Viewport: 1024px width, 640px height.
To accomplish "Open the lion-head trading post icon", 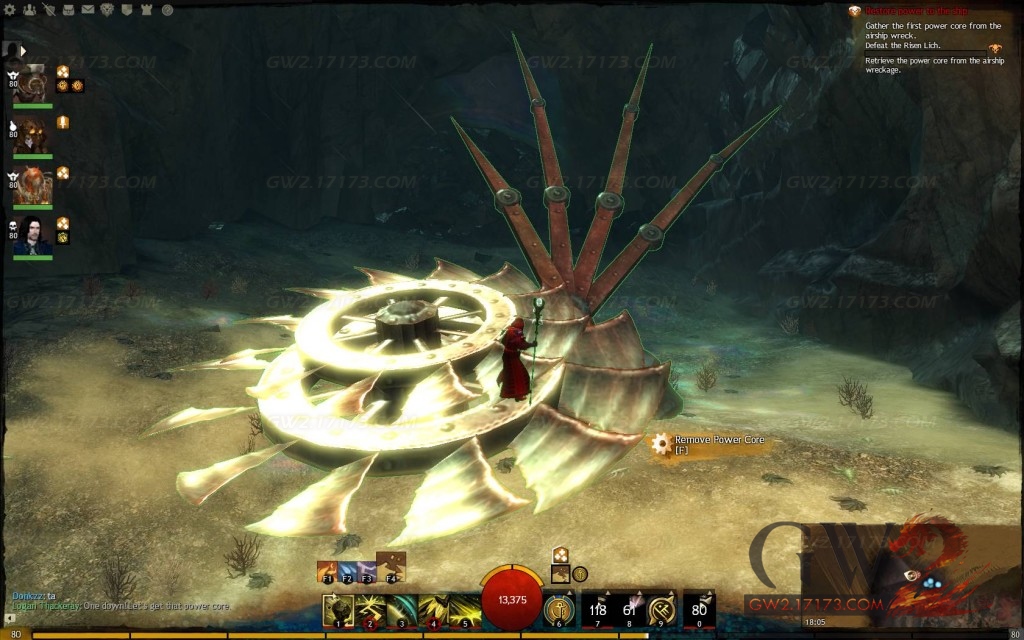I will [106, 9].
